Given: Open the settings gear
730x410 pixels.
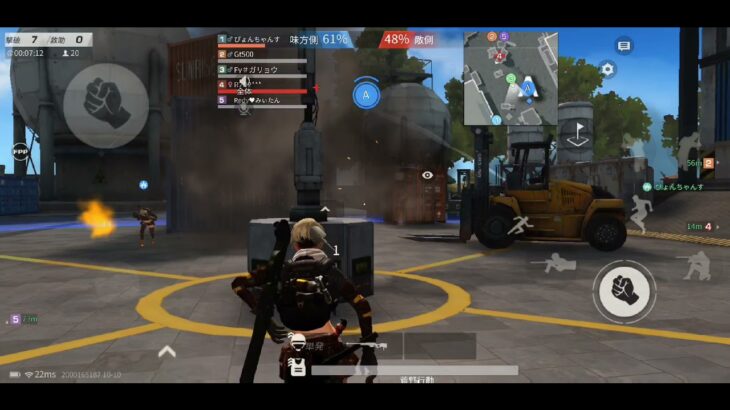Looking at the screenshot, I should pyautogui.click(x=606, y=69).
